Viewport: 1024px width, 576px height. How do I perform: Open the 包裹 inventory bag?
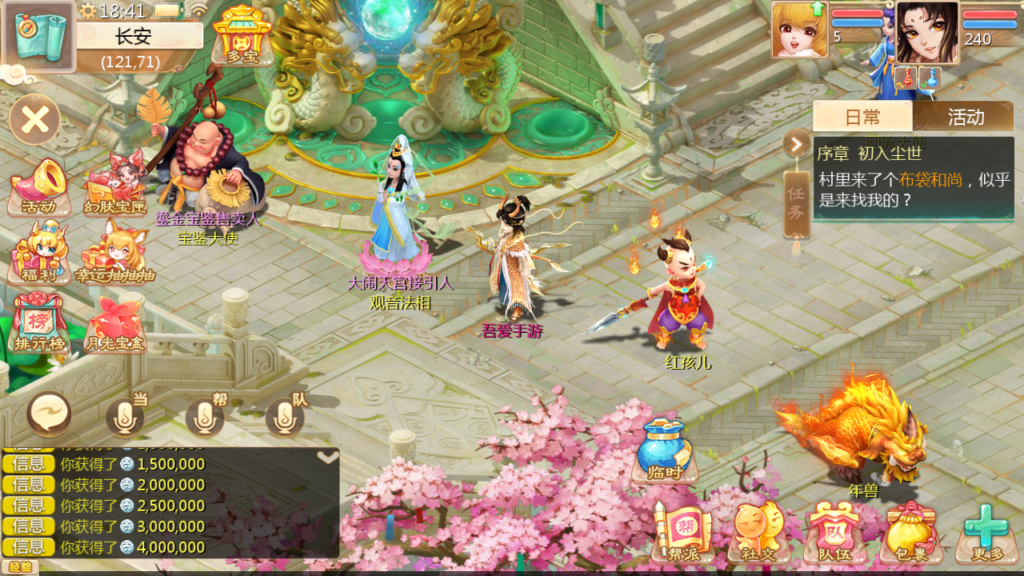pos(907,532)
